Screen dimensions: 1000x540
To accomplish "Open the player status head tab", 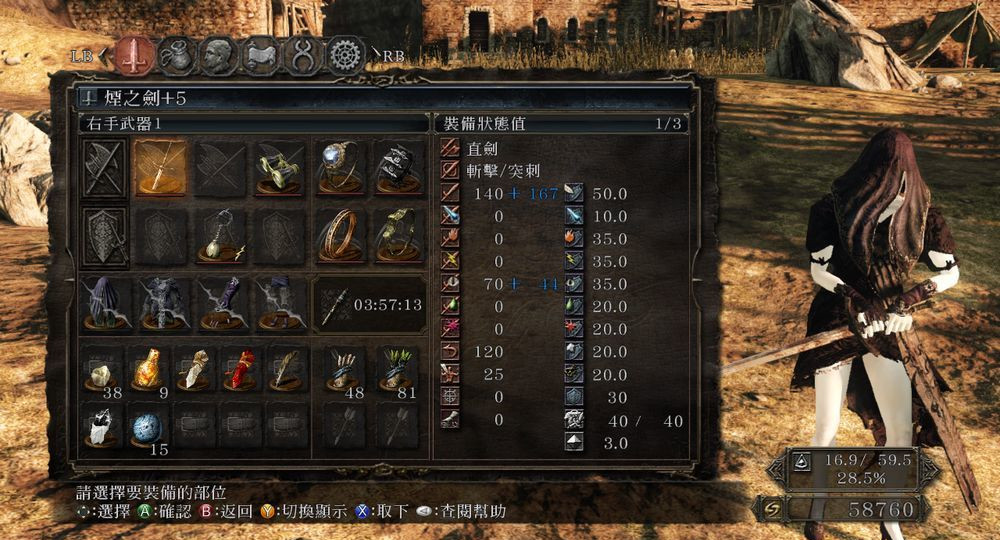I will click(x=219, y=56).
